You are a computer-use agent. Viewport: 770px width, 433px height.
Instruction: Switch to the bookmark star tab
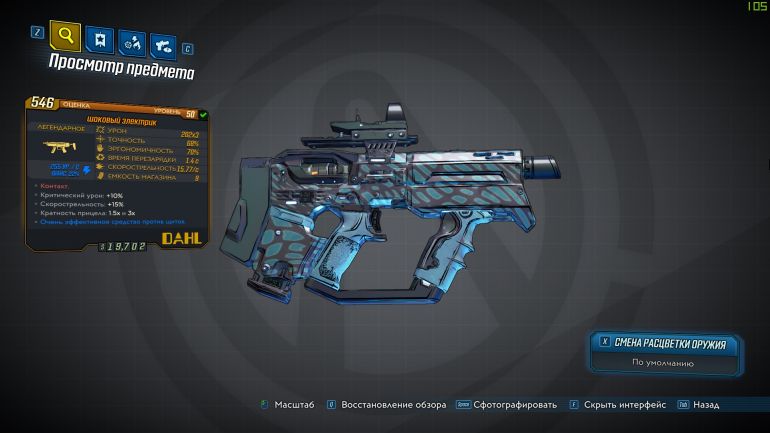point(99,40)
